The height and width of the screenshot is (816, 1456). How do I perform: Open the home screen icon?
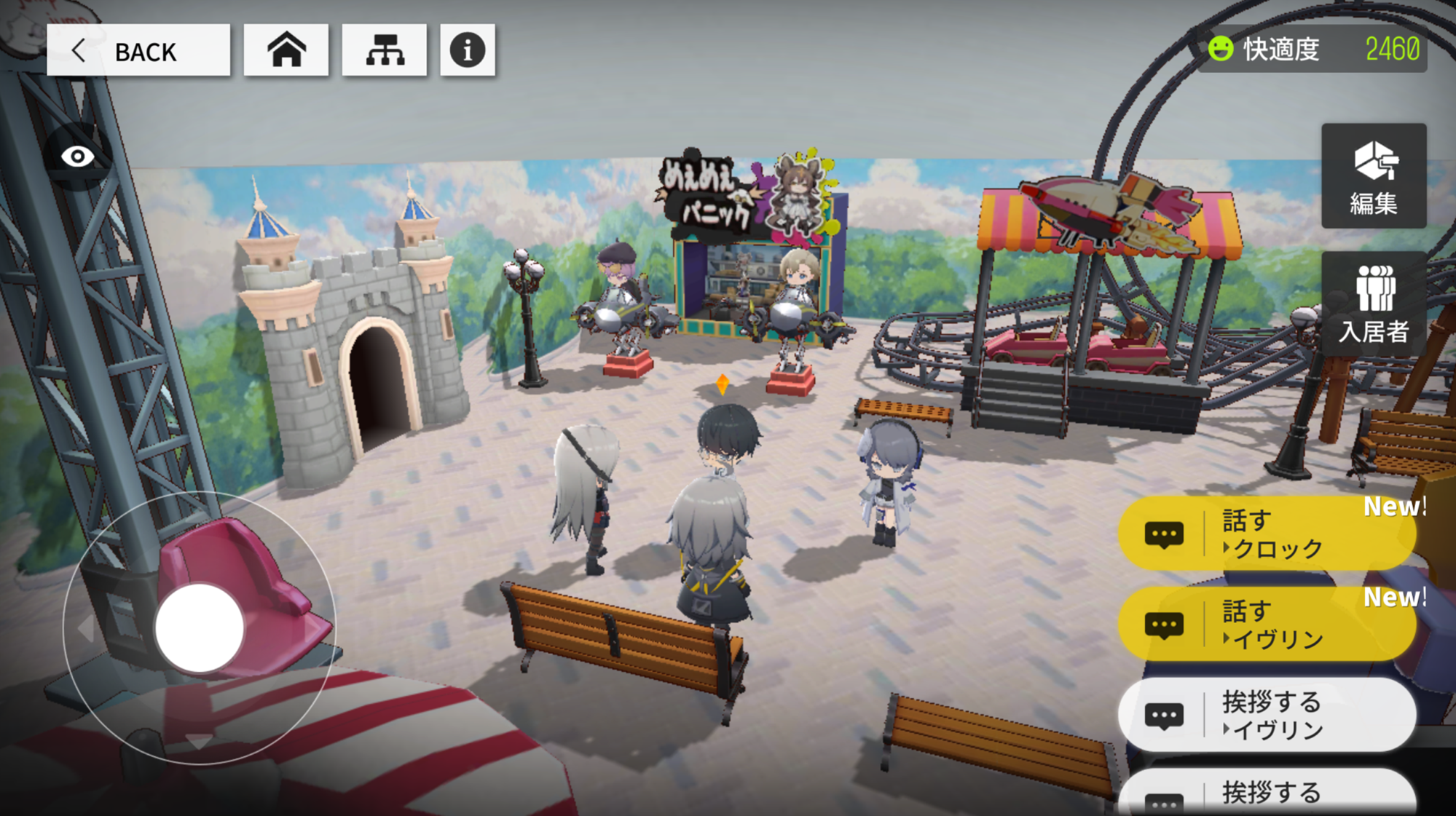pyautogui.click(x=286, y=50)
